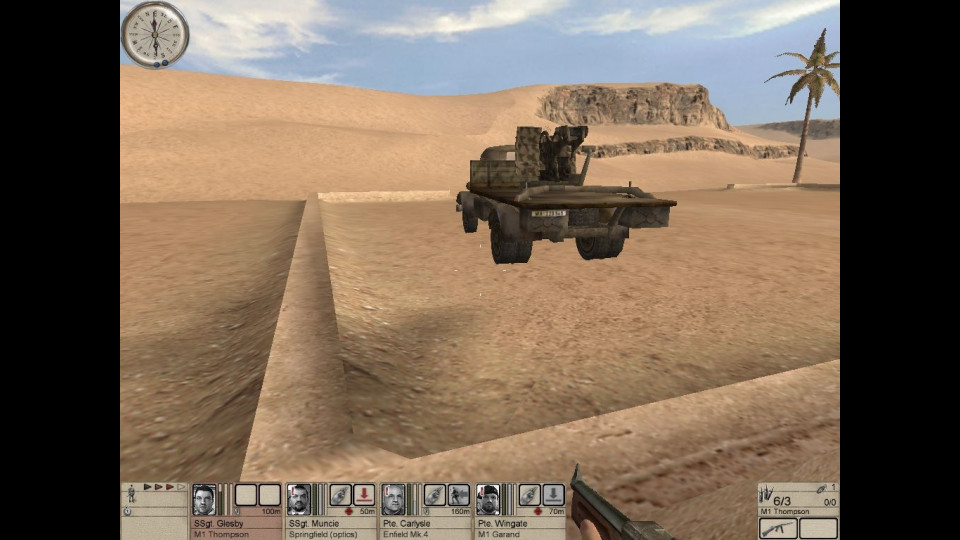
Task: Click the compass in the corner
Action: 155,34
